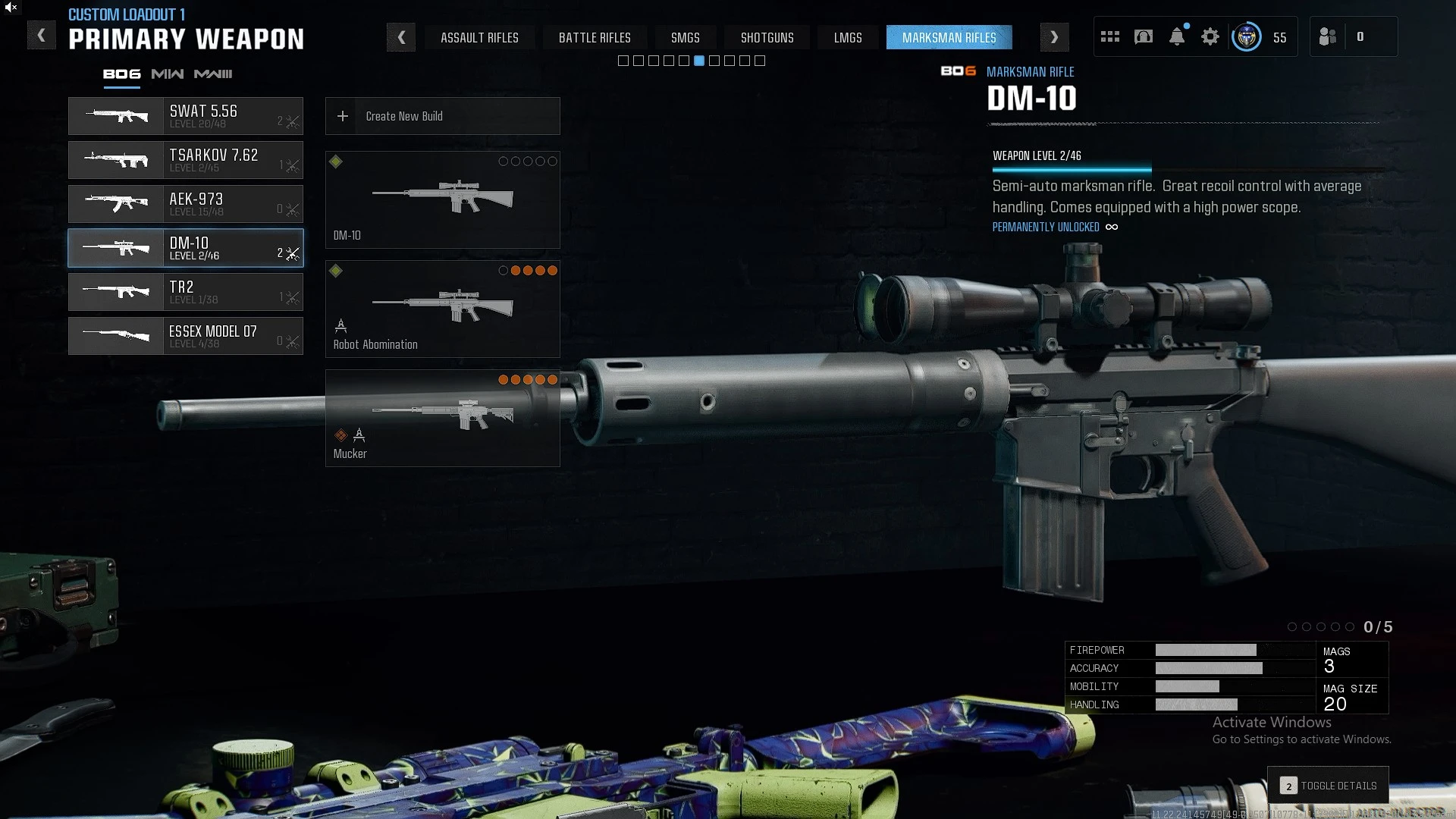1456x819 pixels.
Task: Choose the SWAT 5.56 rifle
Action: pos(186,116)
